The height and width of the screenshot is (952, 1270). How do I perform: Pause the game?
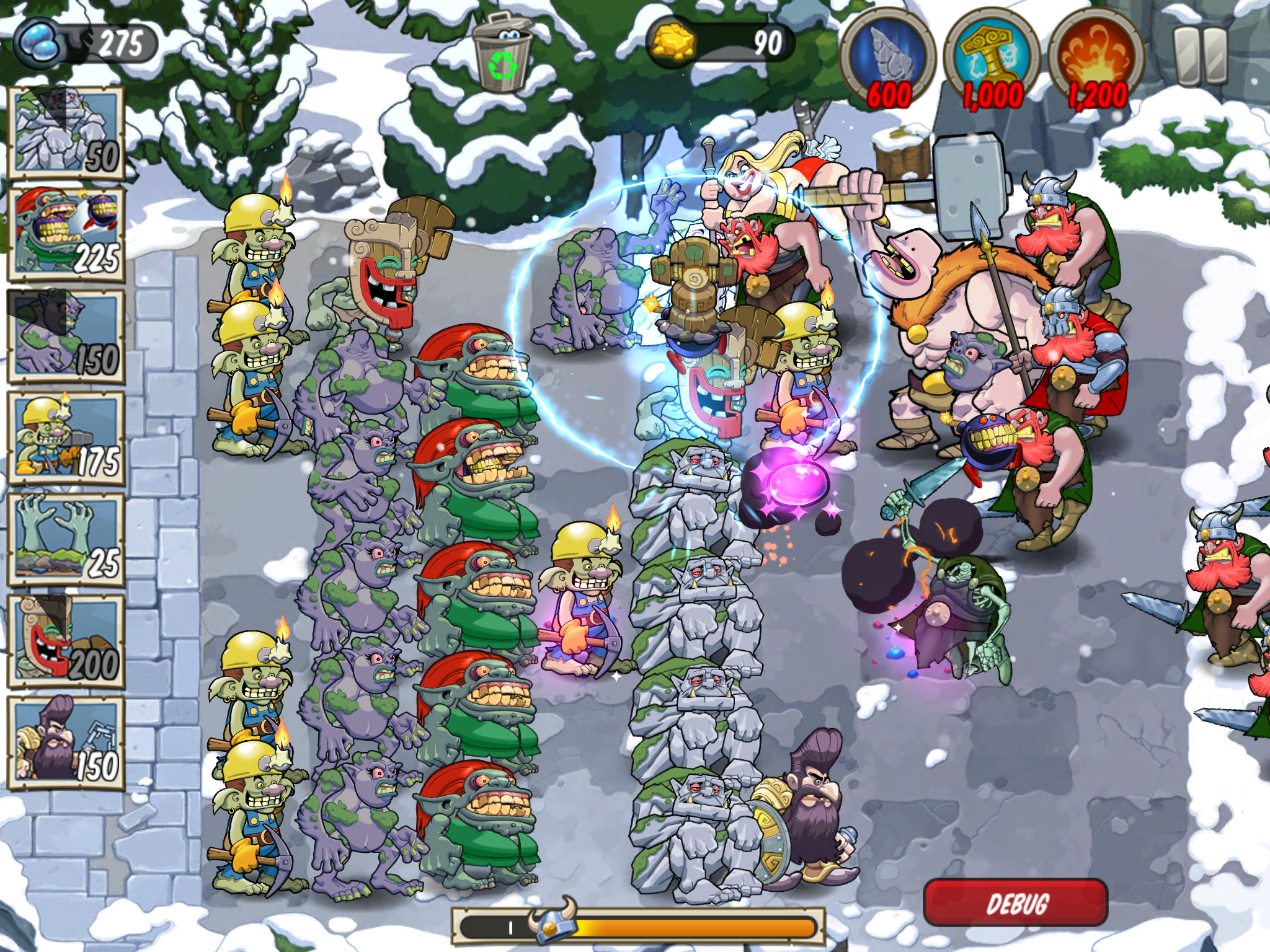(x=1201, y=56)
